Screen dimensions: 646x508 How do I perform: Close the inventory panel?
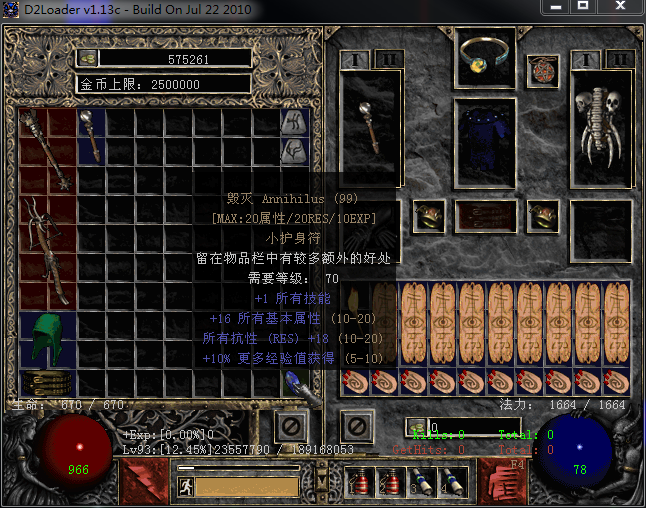click(356, 426)
